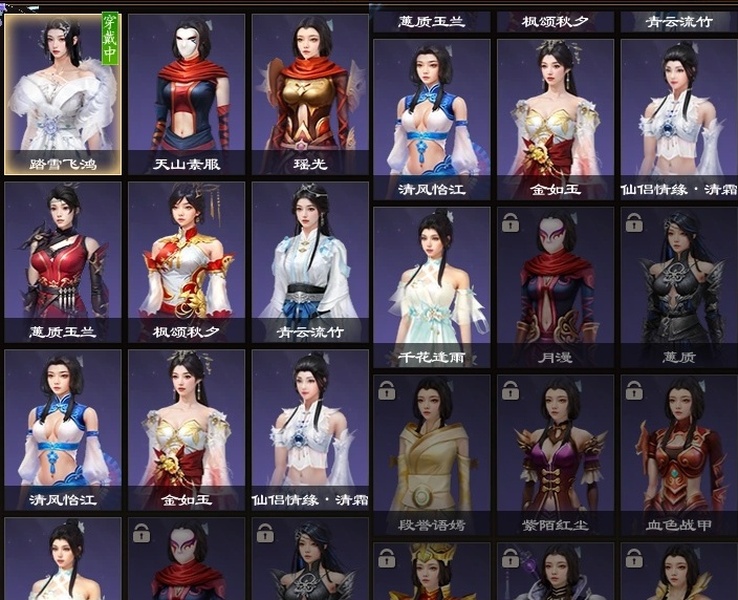
Task: Choose the locked 血色战甲 red armor
Action: tap(679, 453)
